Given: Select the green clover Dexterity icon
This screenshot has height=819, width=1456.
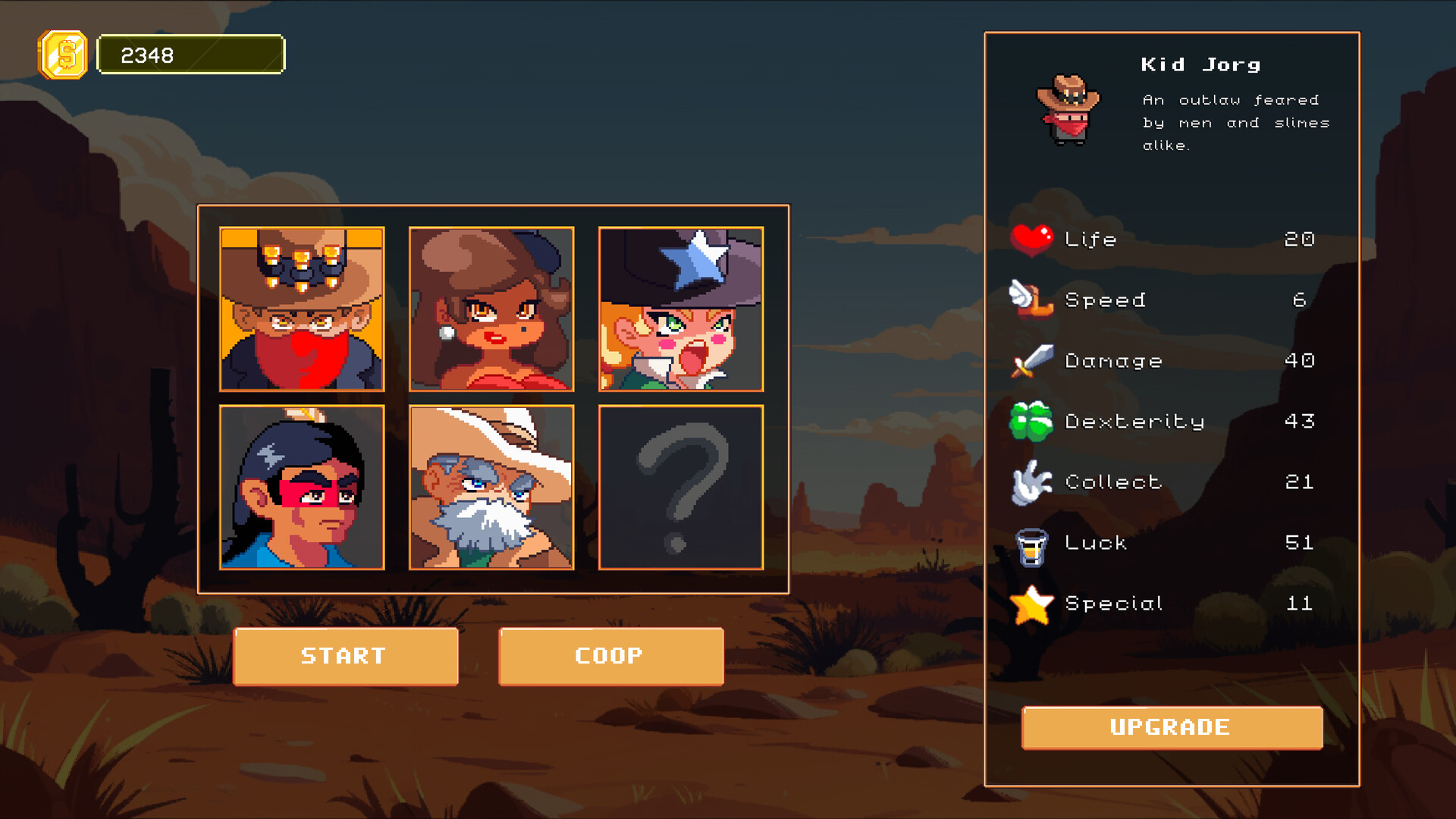Looking at the screenshot, I should (1031, 420).
